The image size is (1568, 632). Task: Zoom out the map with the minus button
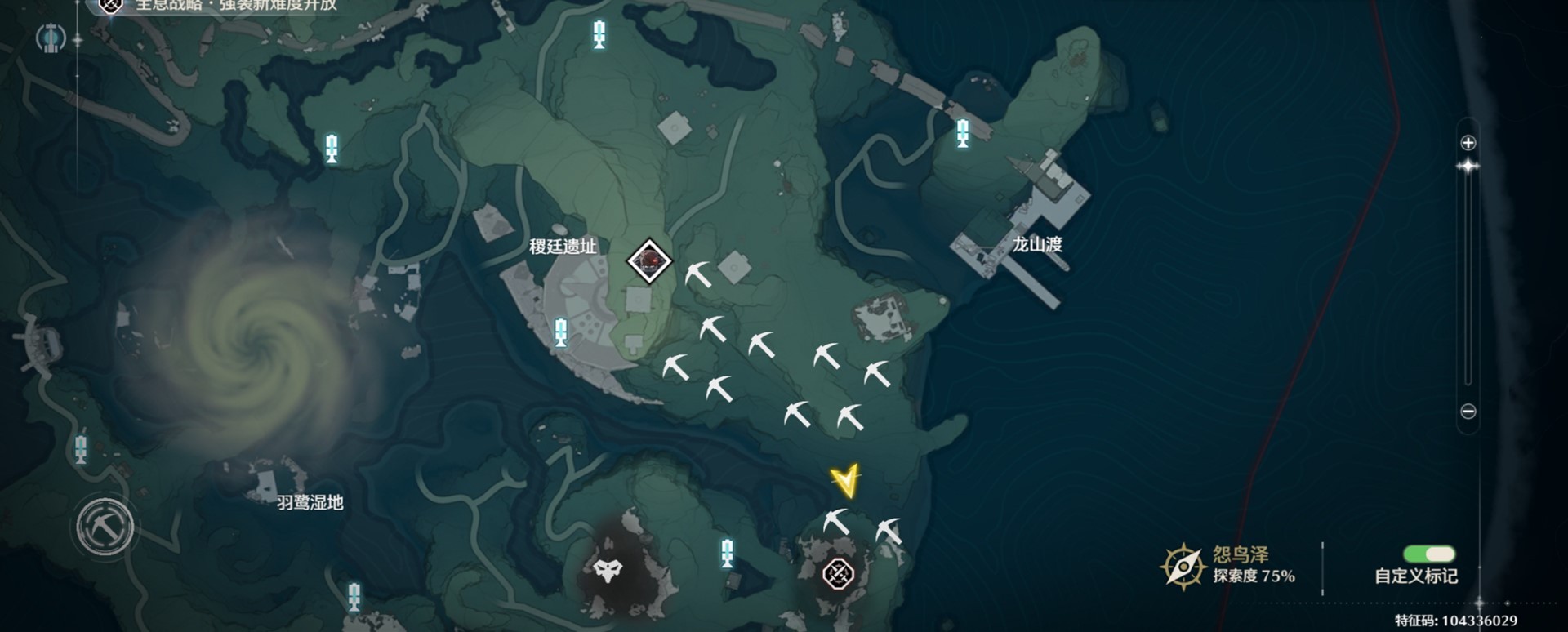(x=1468, y=412)
